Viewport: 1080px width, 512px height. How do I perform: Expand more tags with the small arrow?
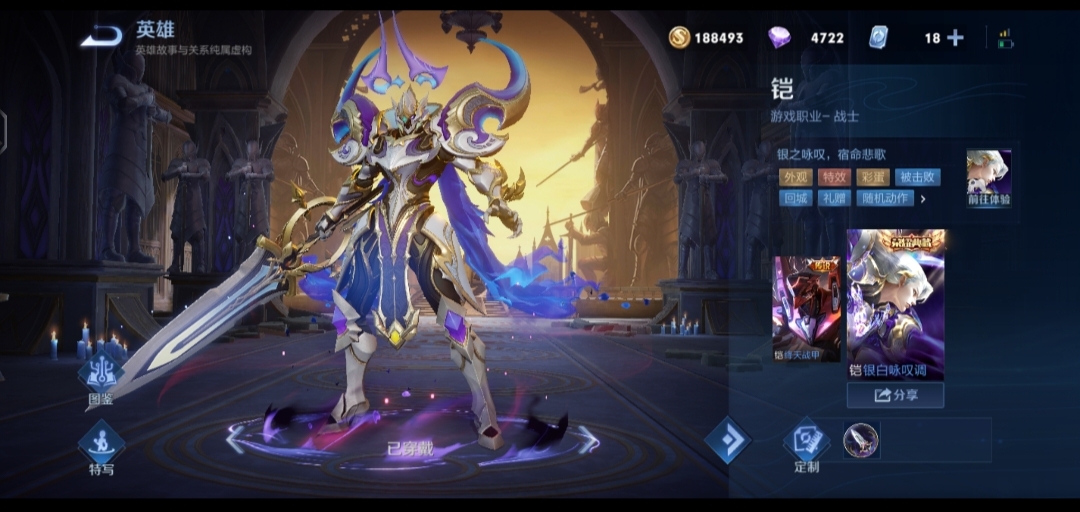click(x=923, y=199)
